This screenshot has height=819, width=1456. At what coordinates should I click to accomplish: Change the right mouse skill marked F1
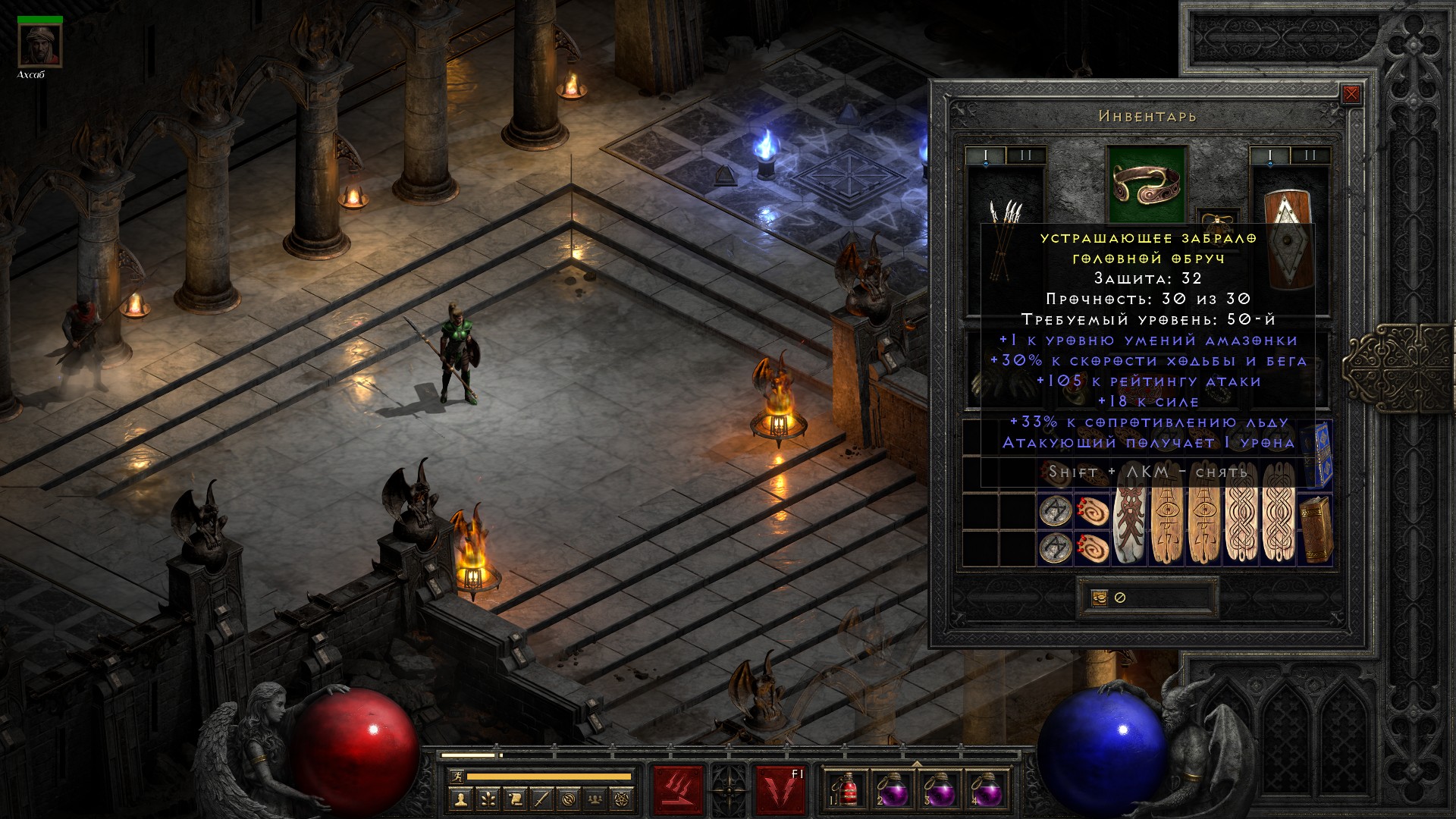780,790
